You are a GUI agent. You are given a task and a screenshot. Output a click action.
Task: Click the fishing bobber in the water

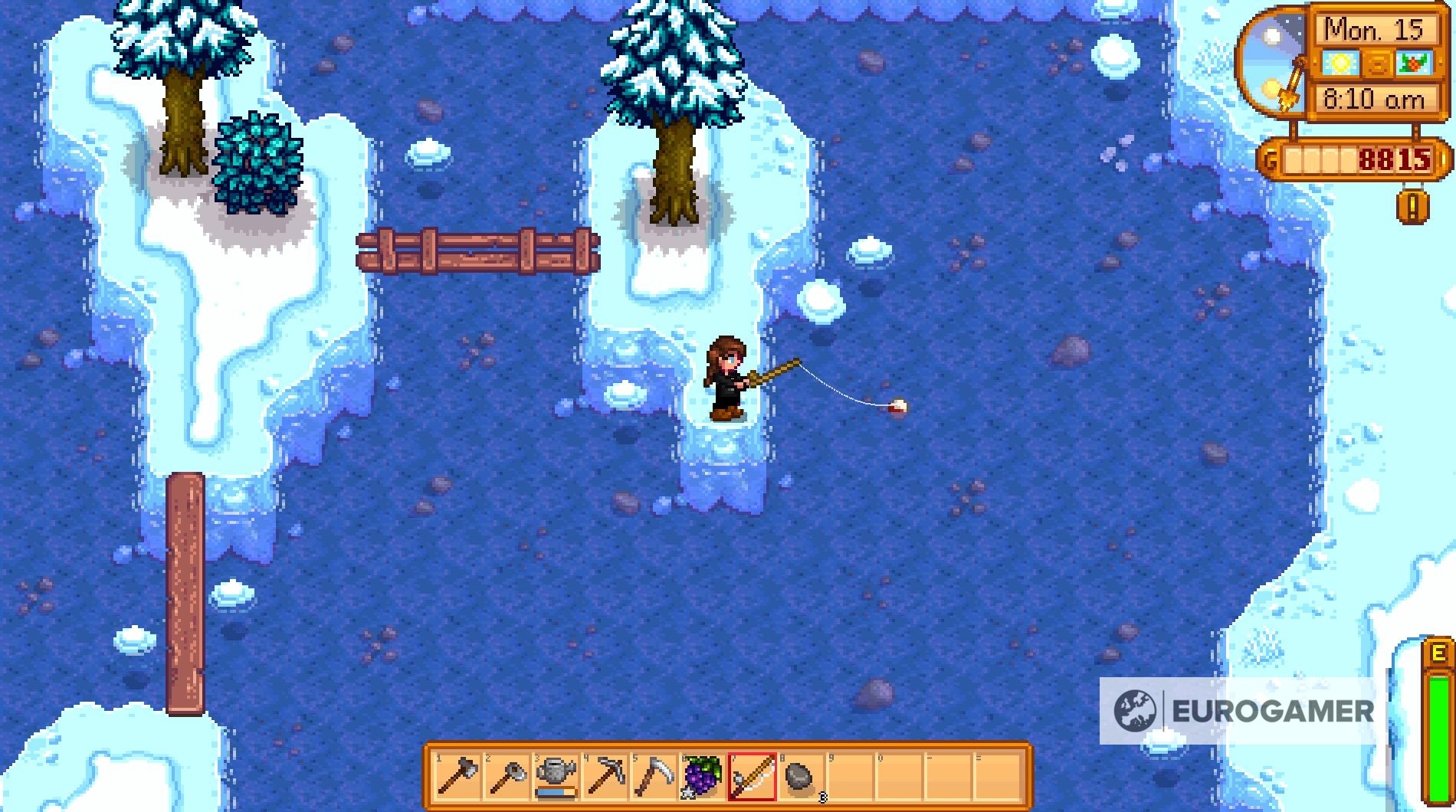tap(898, 407)
